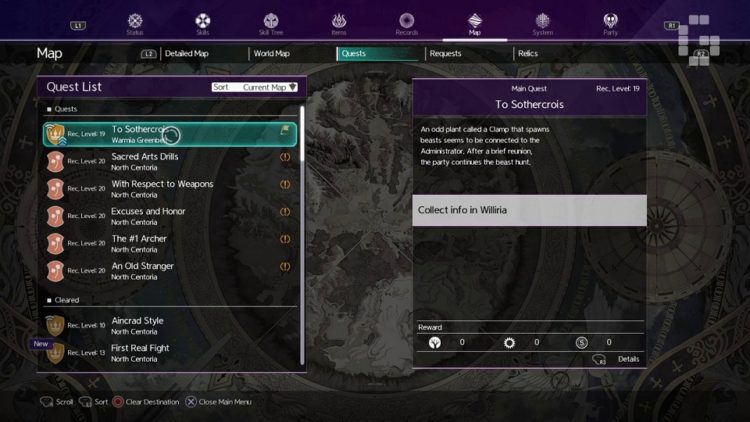Show the Records tab
This screenshot has width=750, height=422.
click(x=407, y=22)
